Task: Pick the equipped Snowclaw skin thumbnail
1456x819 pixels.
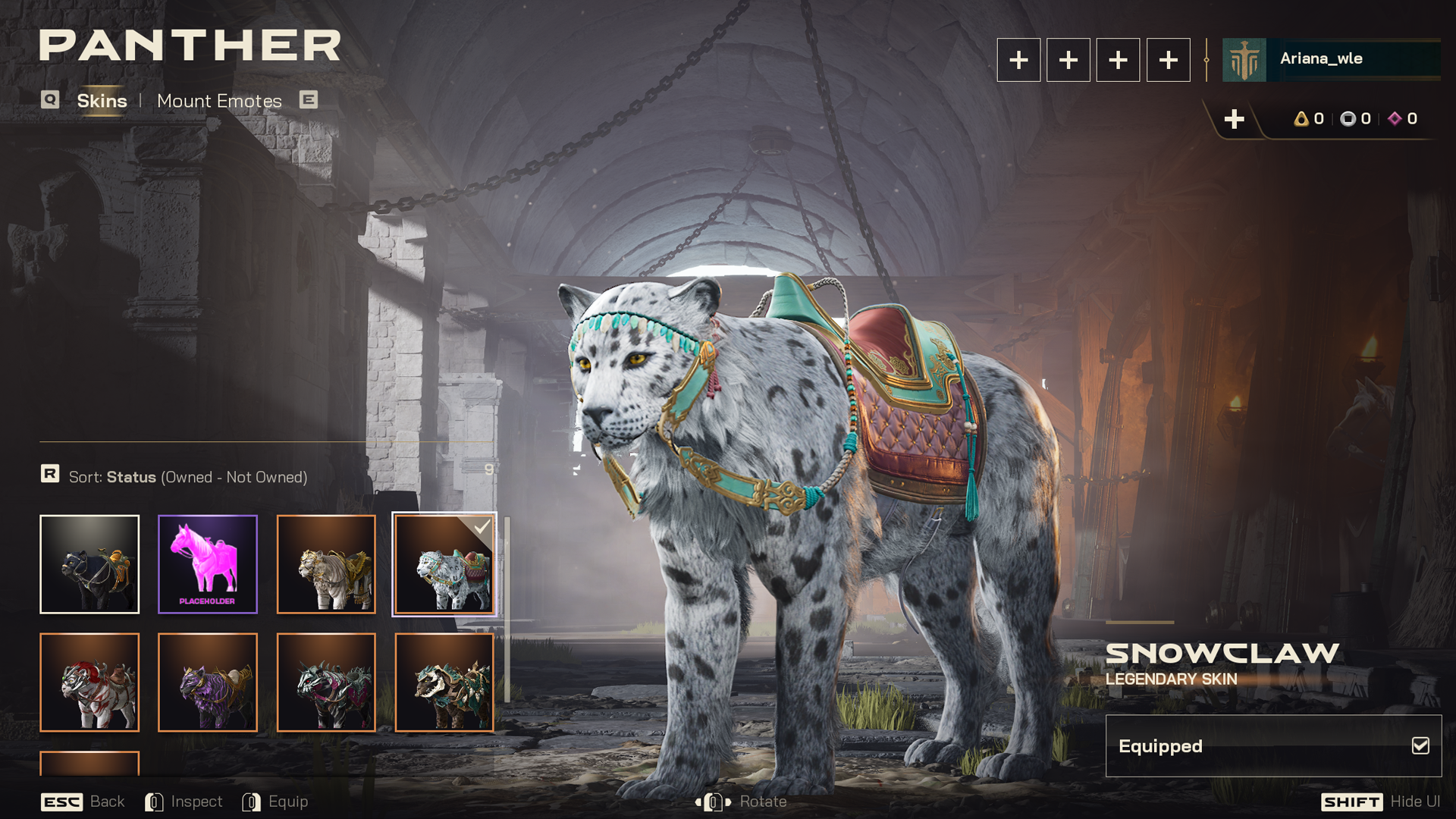Action: [444, 564]
